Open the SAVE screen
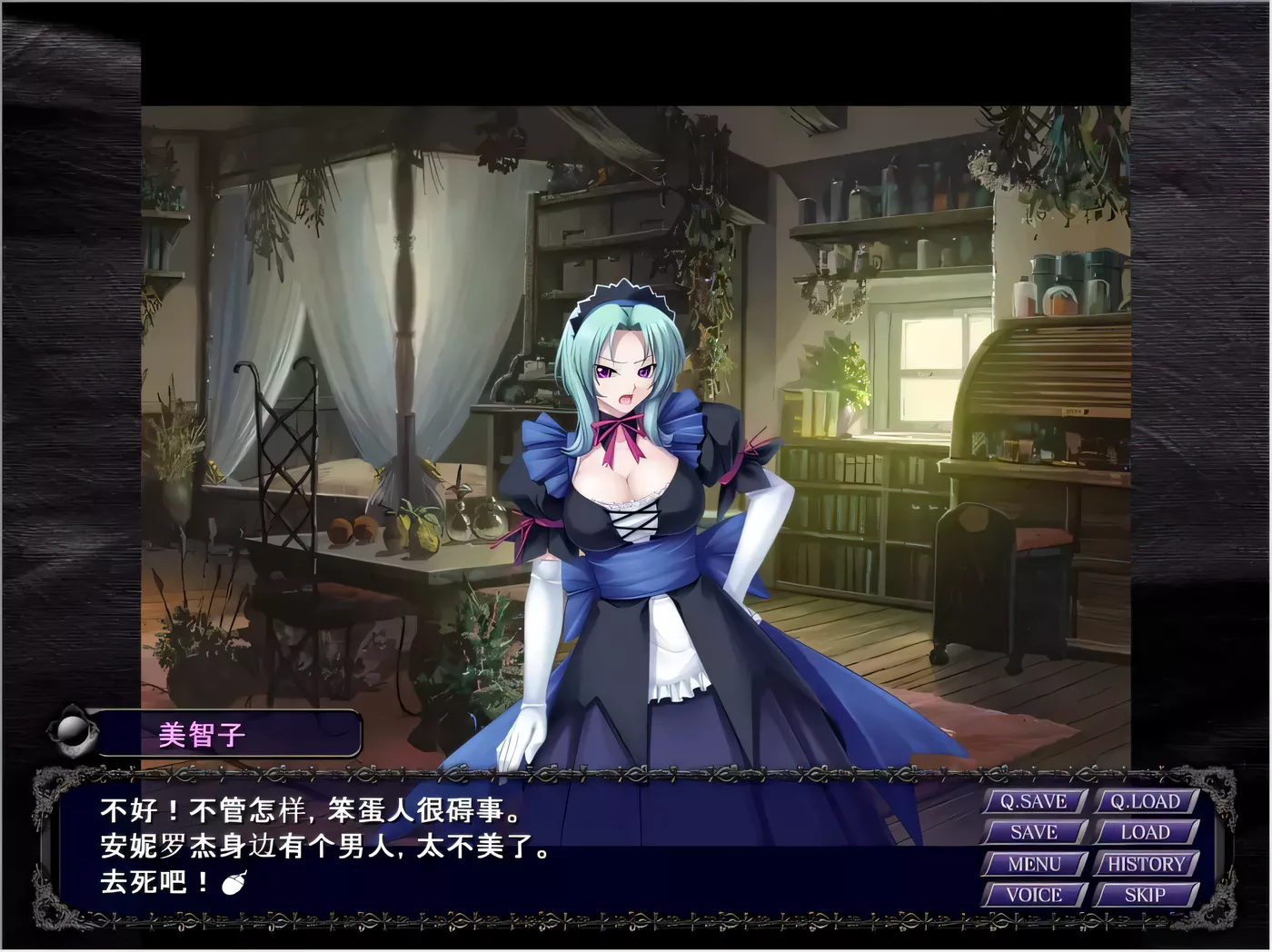 coord(1034,832)
